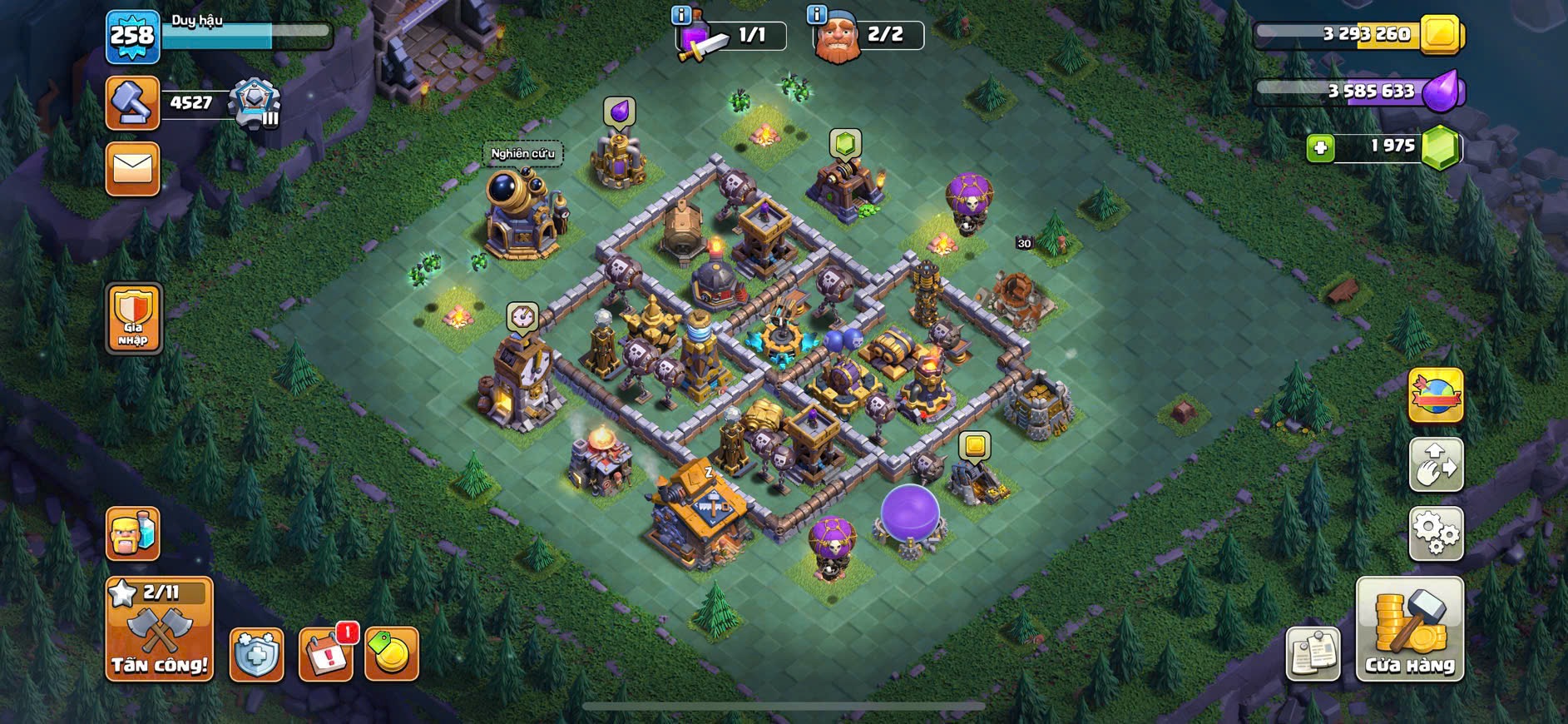Collect gems from the green gem bubble
1568x724 pixels.
[x=845, y=143]
